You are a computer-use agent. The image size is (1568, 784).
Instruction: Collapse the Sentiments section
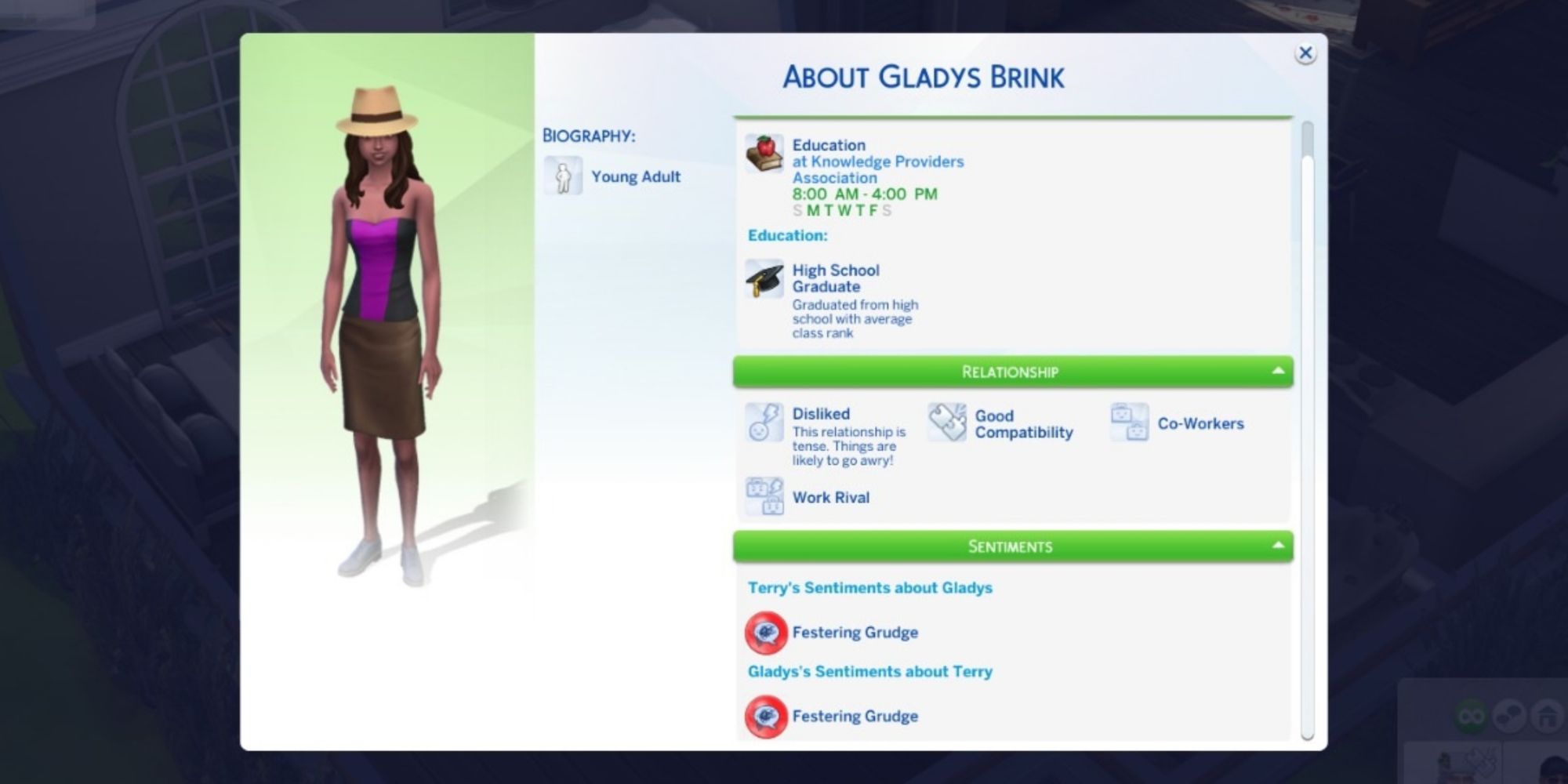[x=1279, y=546]
